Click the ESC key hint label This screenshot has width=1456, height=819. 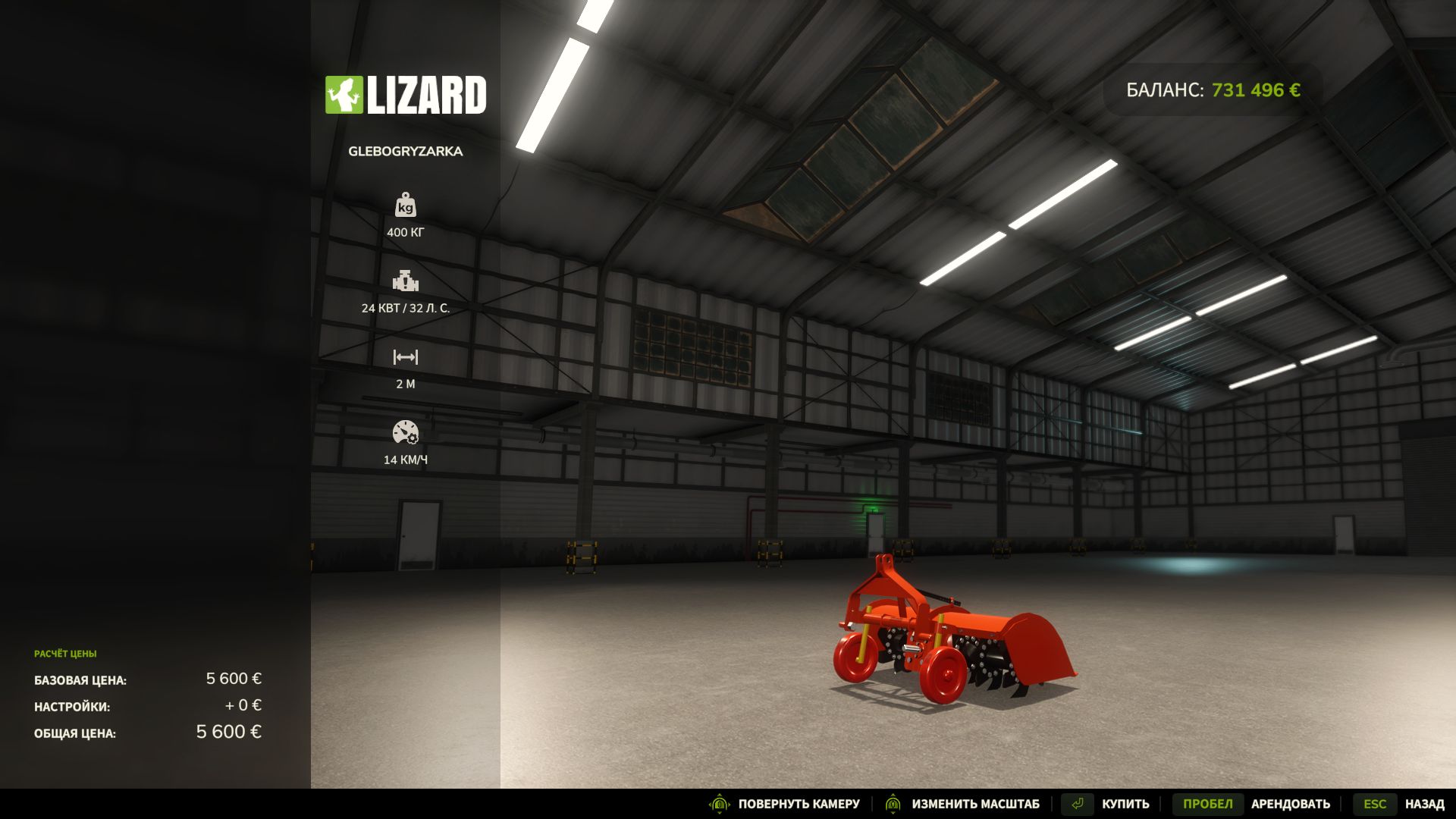click(1376, 803)
